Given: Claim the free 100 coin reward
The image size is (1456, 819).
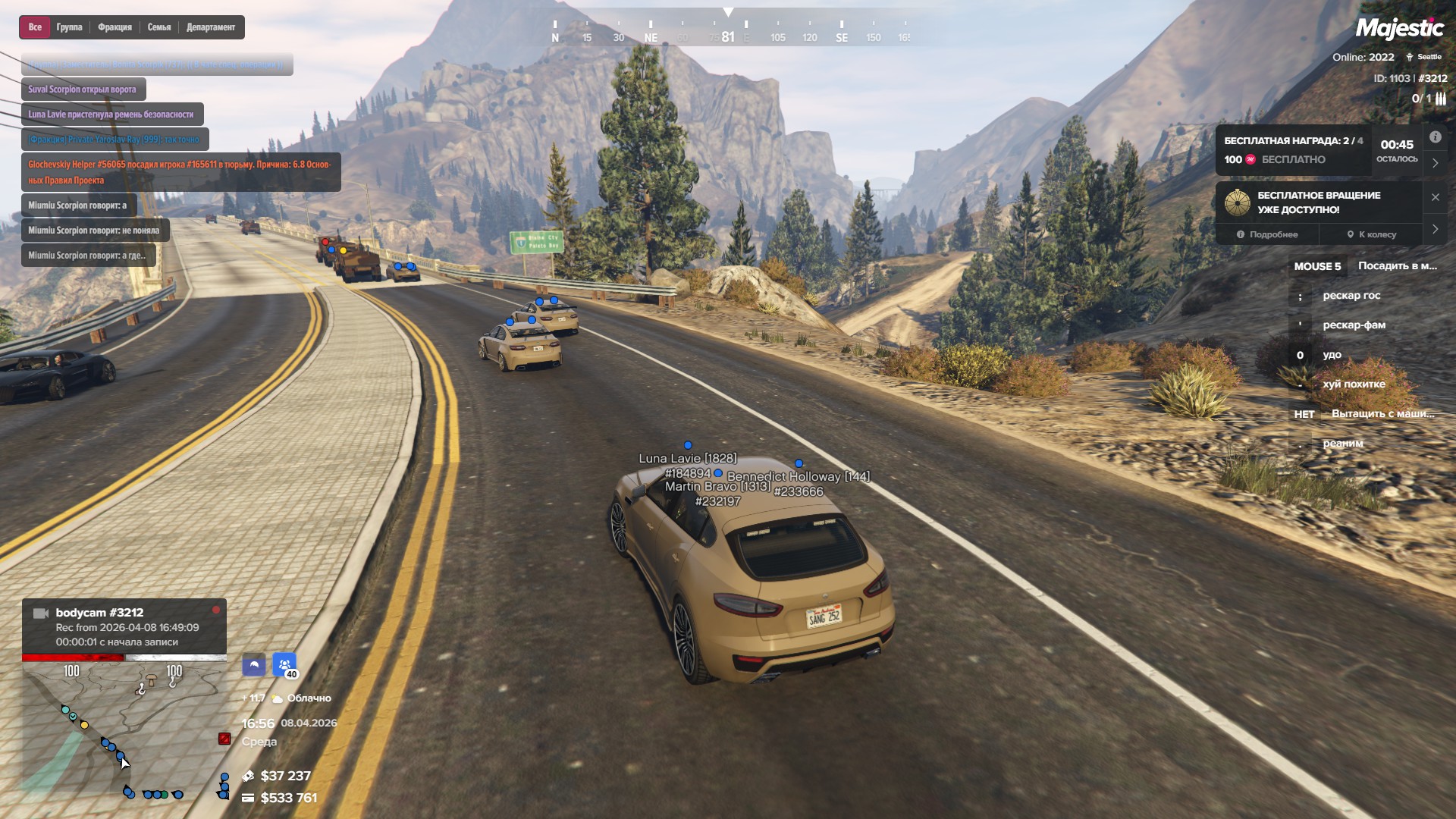Looking at the screenshot, I should click(x=1293, y=159).
